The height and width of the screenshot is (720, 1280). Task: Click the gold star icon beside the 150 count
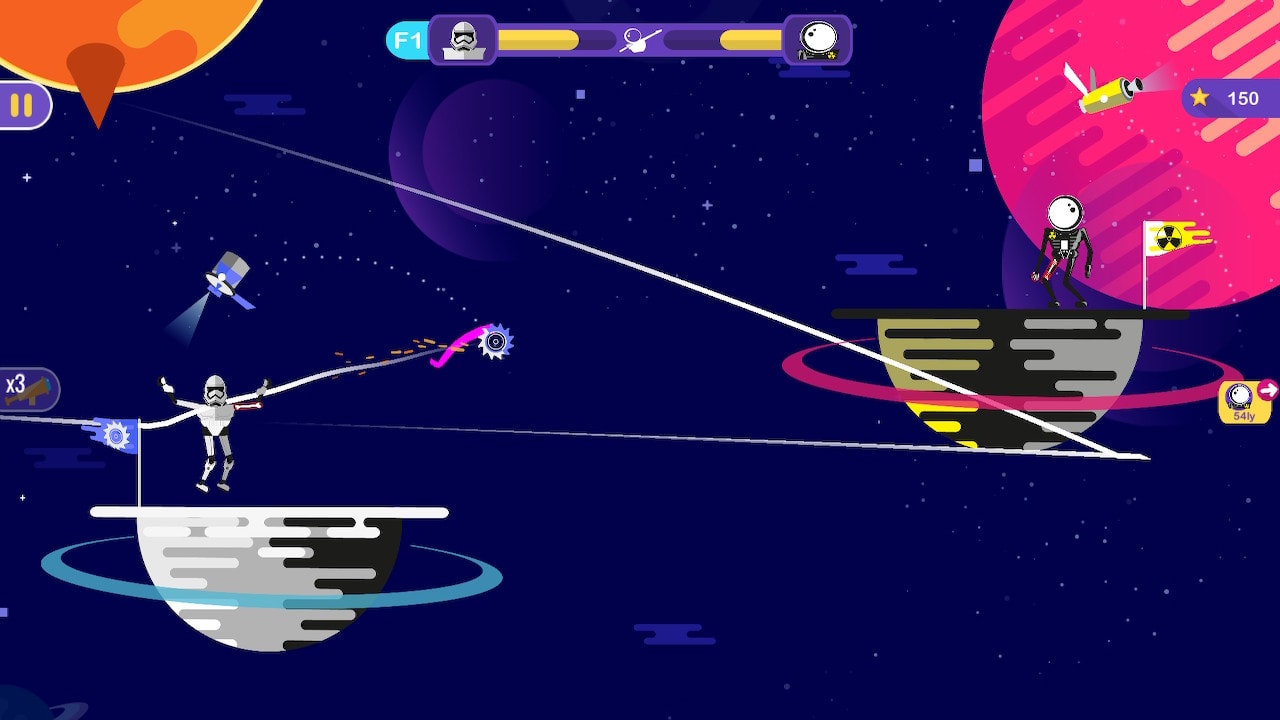(x=1199, y=99)
